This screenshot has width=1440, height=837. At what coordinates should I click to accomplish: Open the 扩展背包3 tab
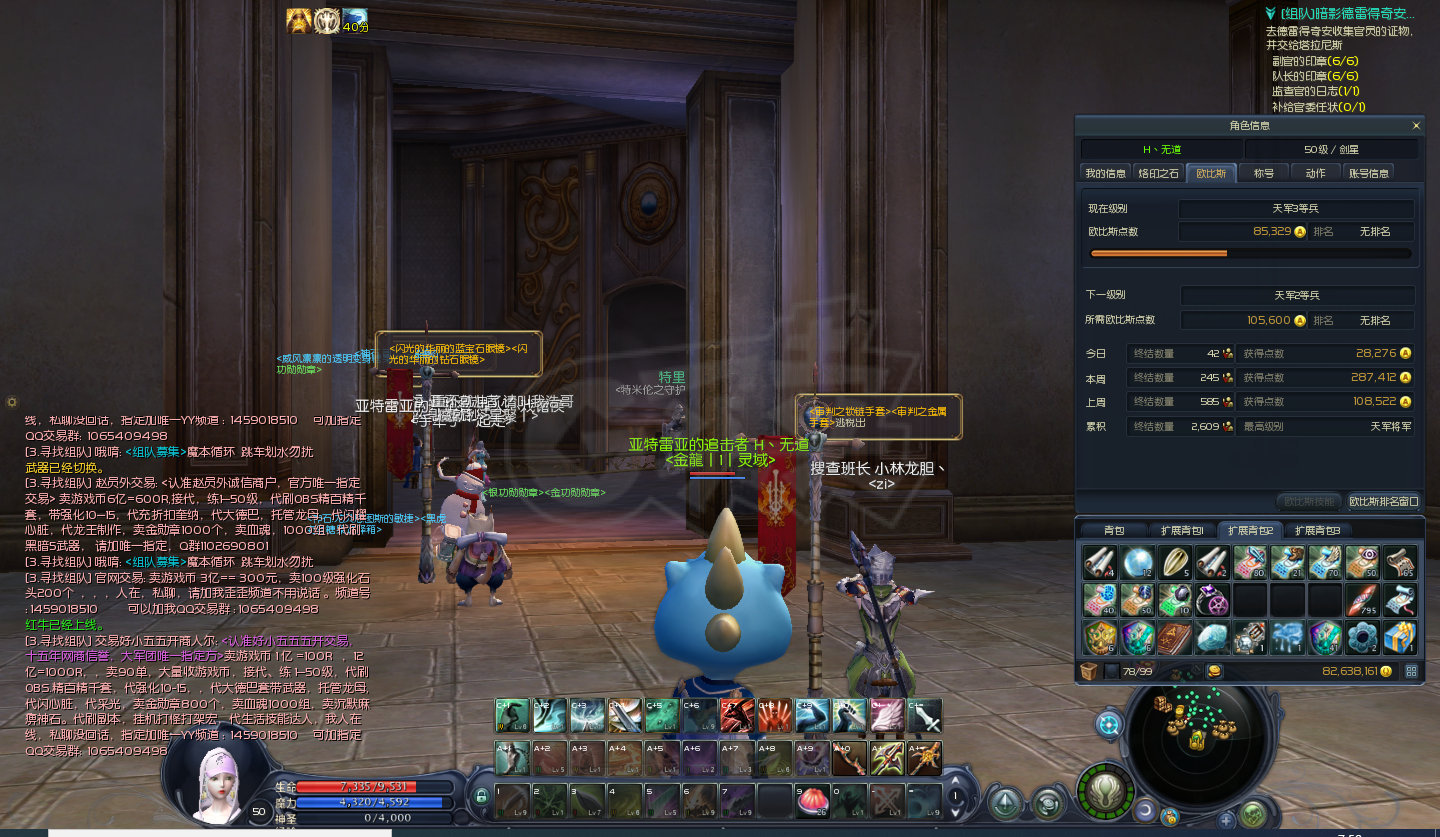[x=1317, y=530]
